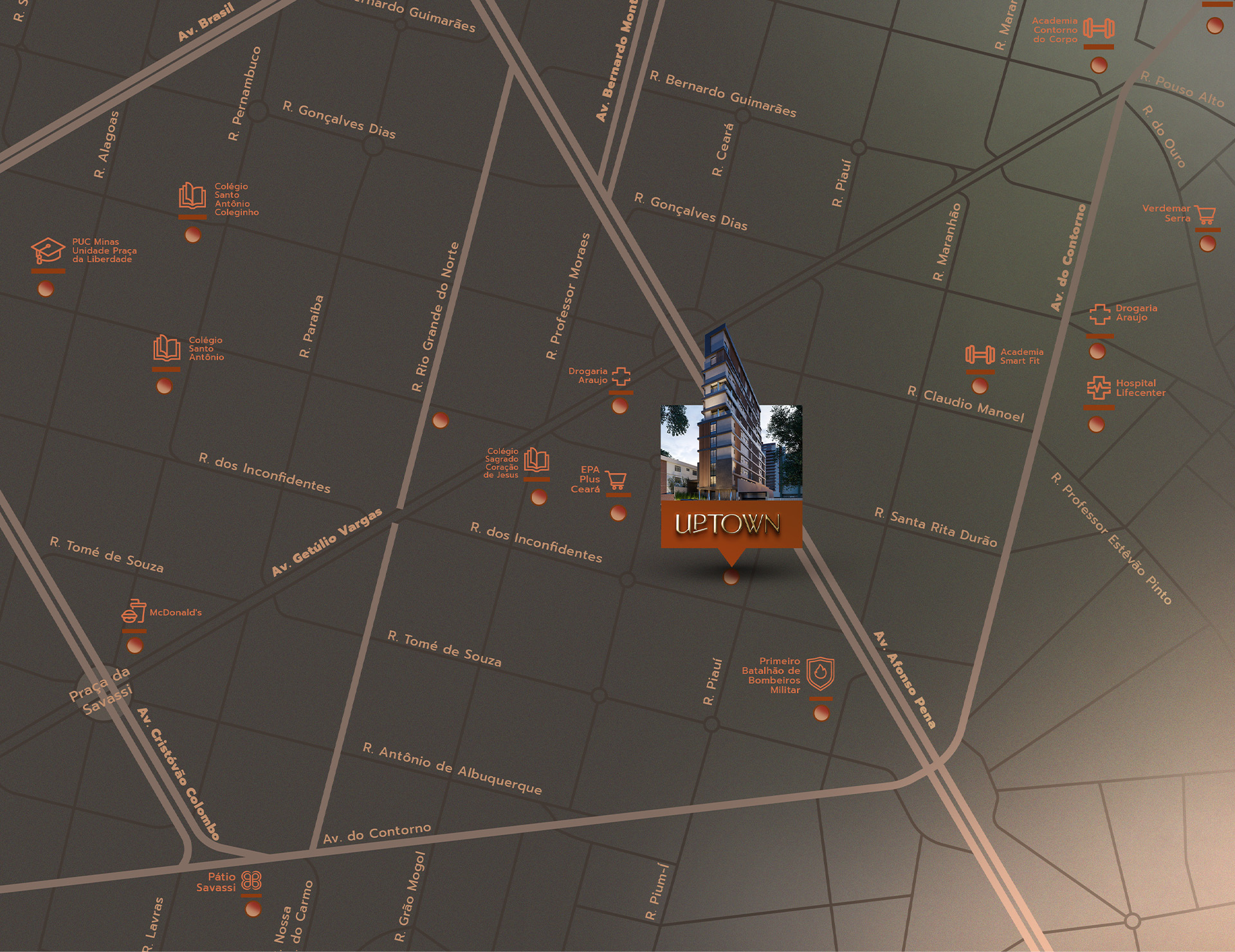Open the Colégio Santo Antônio Coleginho book icon

pos(192,196)
